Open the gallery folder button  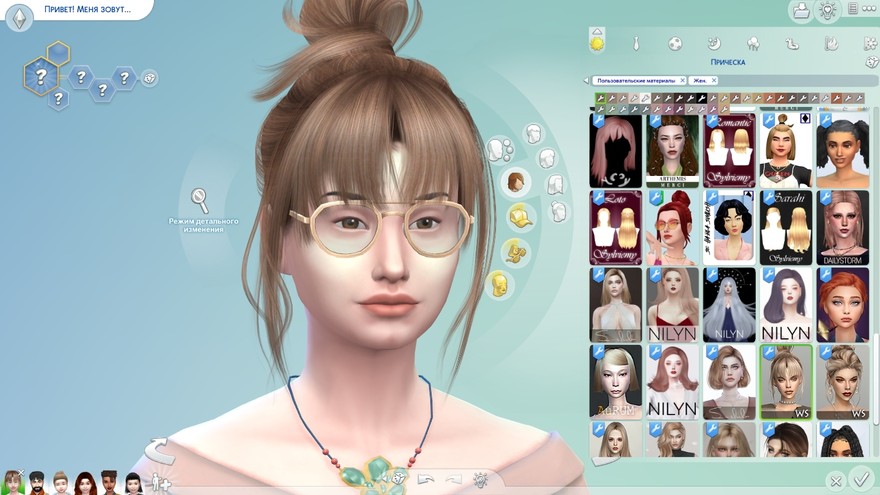[800, 11]
